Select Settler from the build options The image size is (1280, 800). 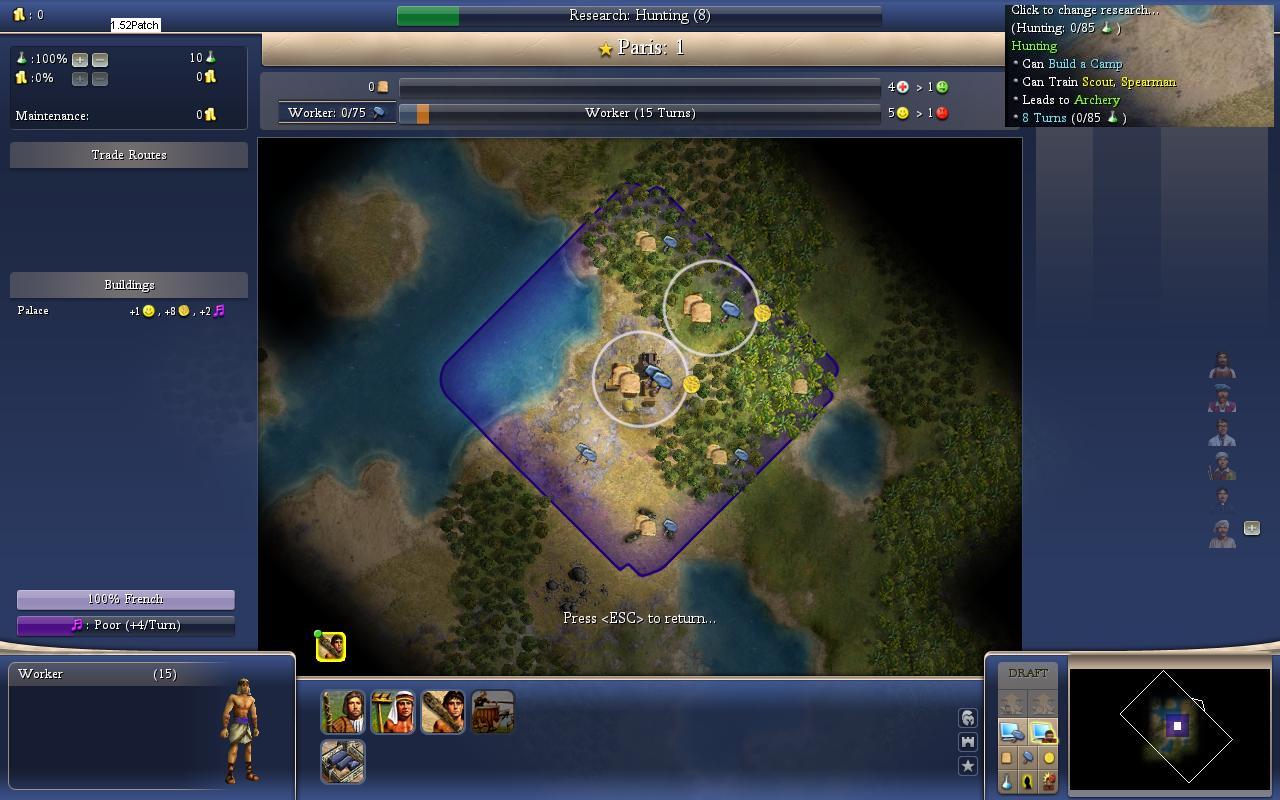[342, 711]
